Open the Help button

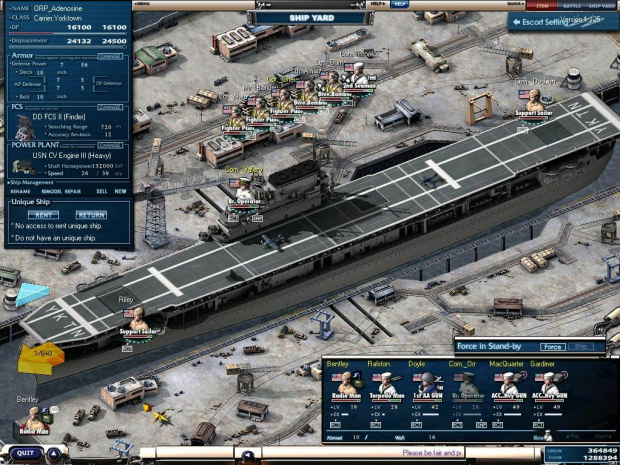(400, 4)
